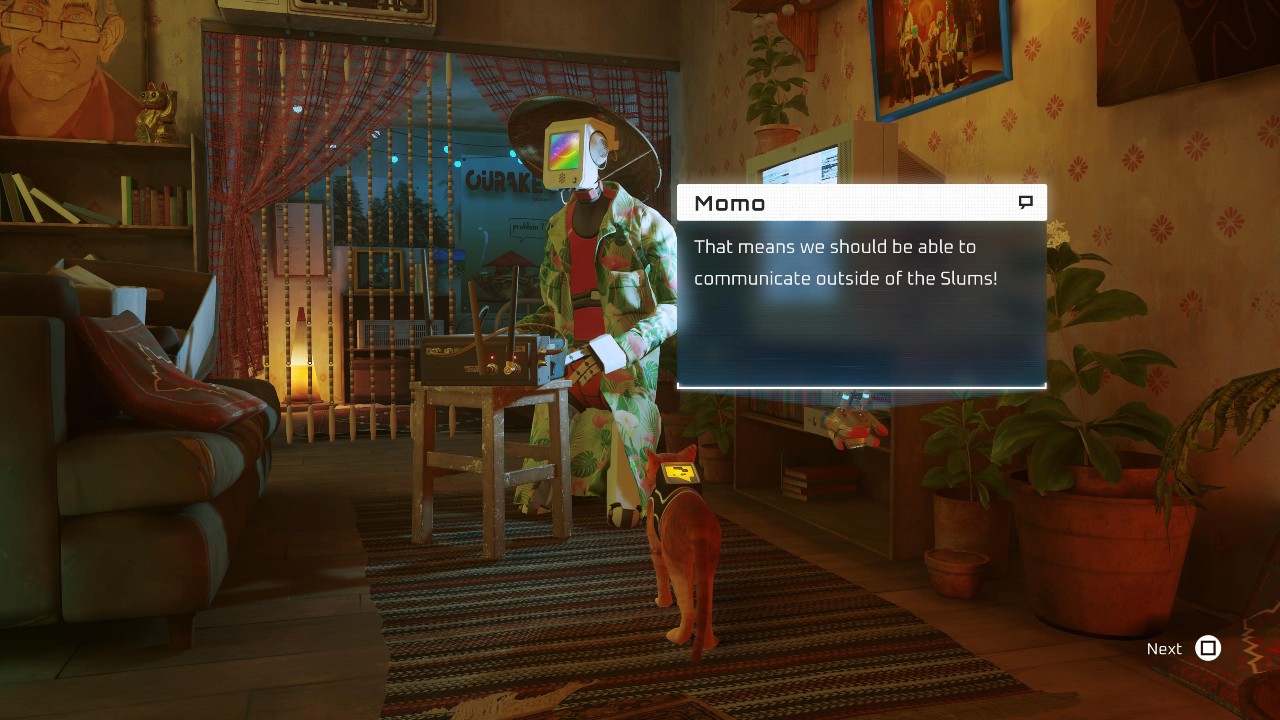The height and width of the screenshot is (720, 1280).
Task: Click the speech bubble icon on the dialogue box
Action: 1024,201
